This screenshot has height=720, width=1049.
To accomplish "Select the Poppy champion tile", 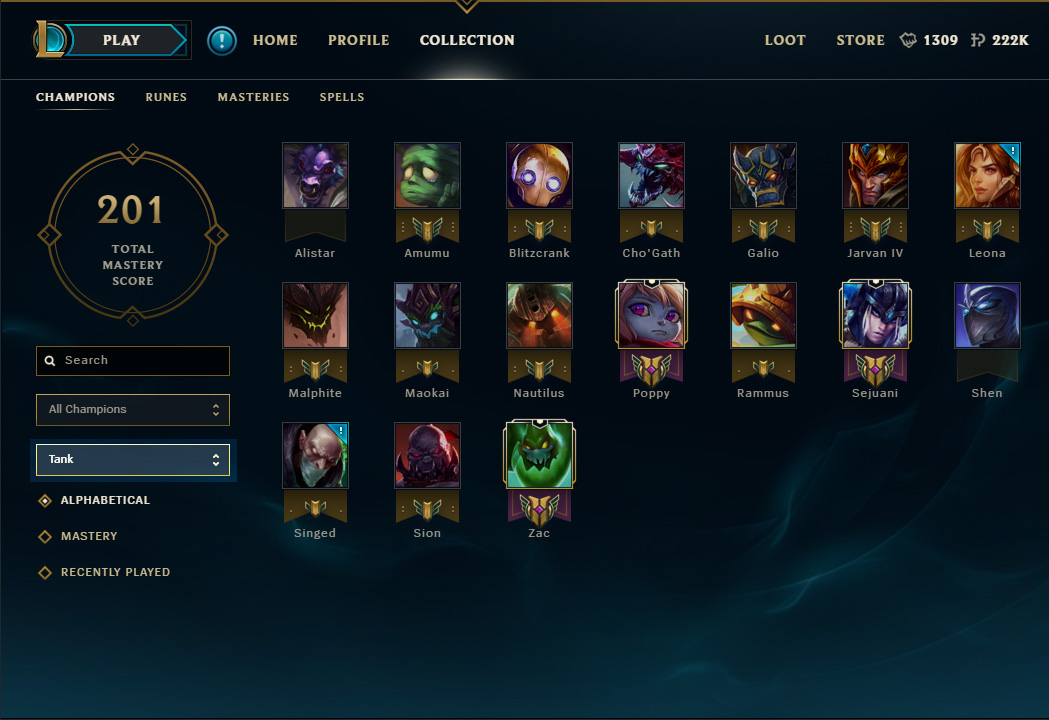I will pos(651,316).
